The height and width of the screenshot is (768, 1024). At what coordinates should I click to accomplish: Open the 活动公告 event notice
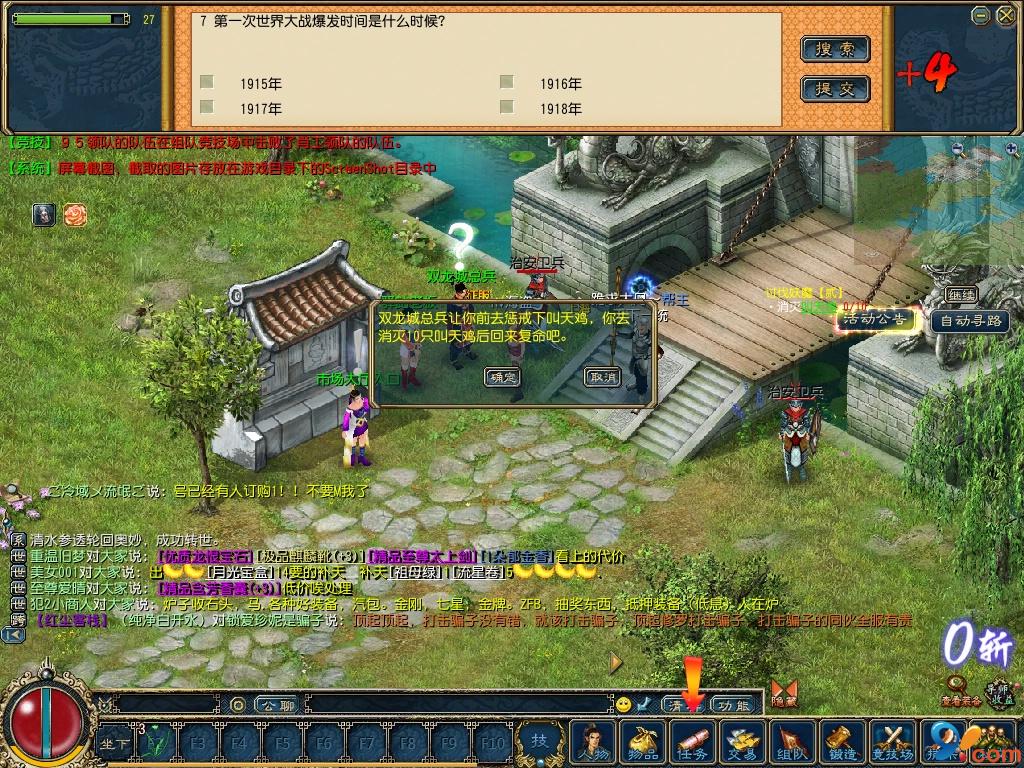pos(877,319)
